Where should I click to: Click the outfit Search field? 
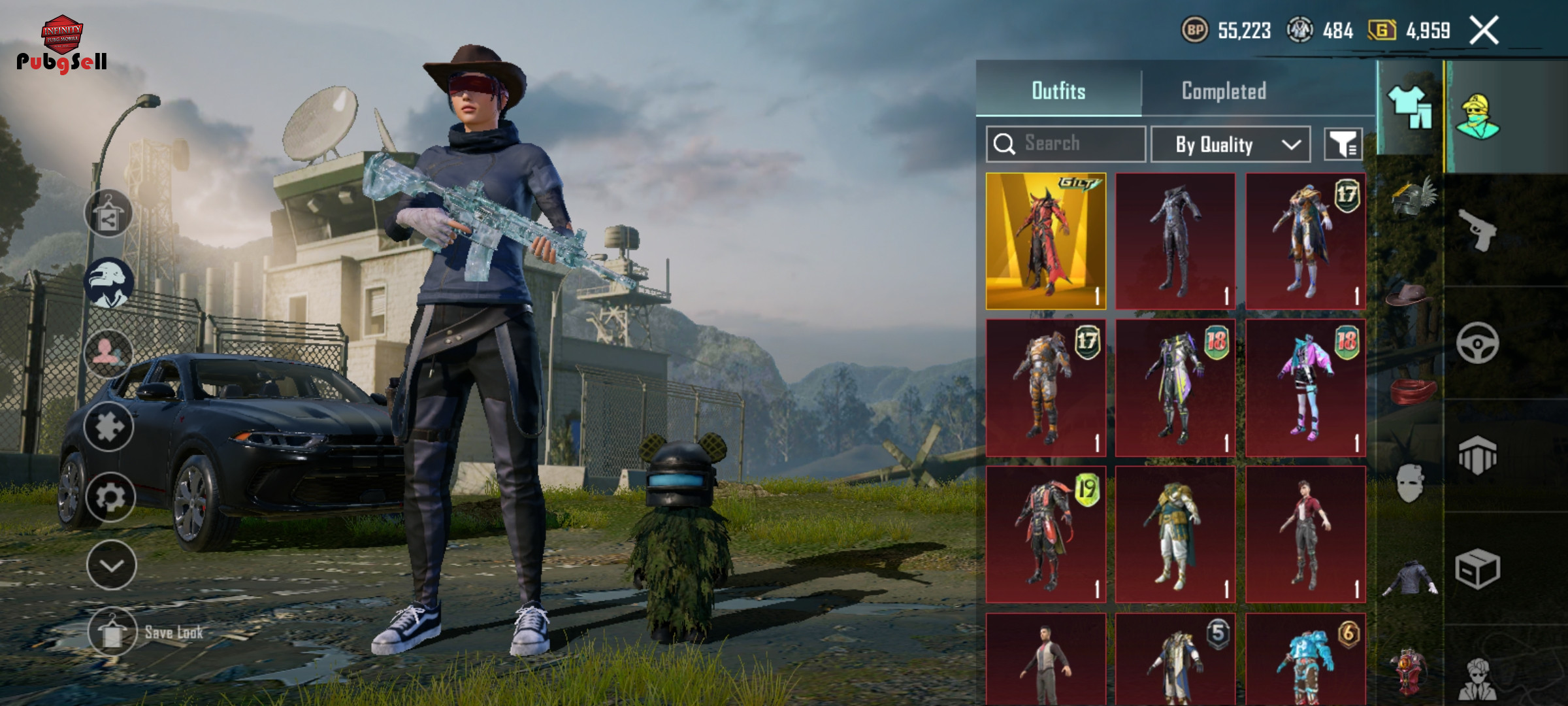click(x=1066, y=144)
